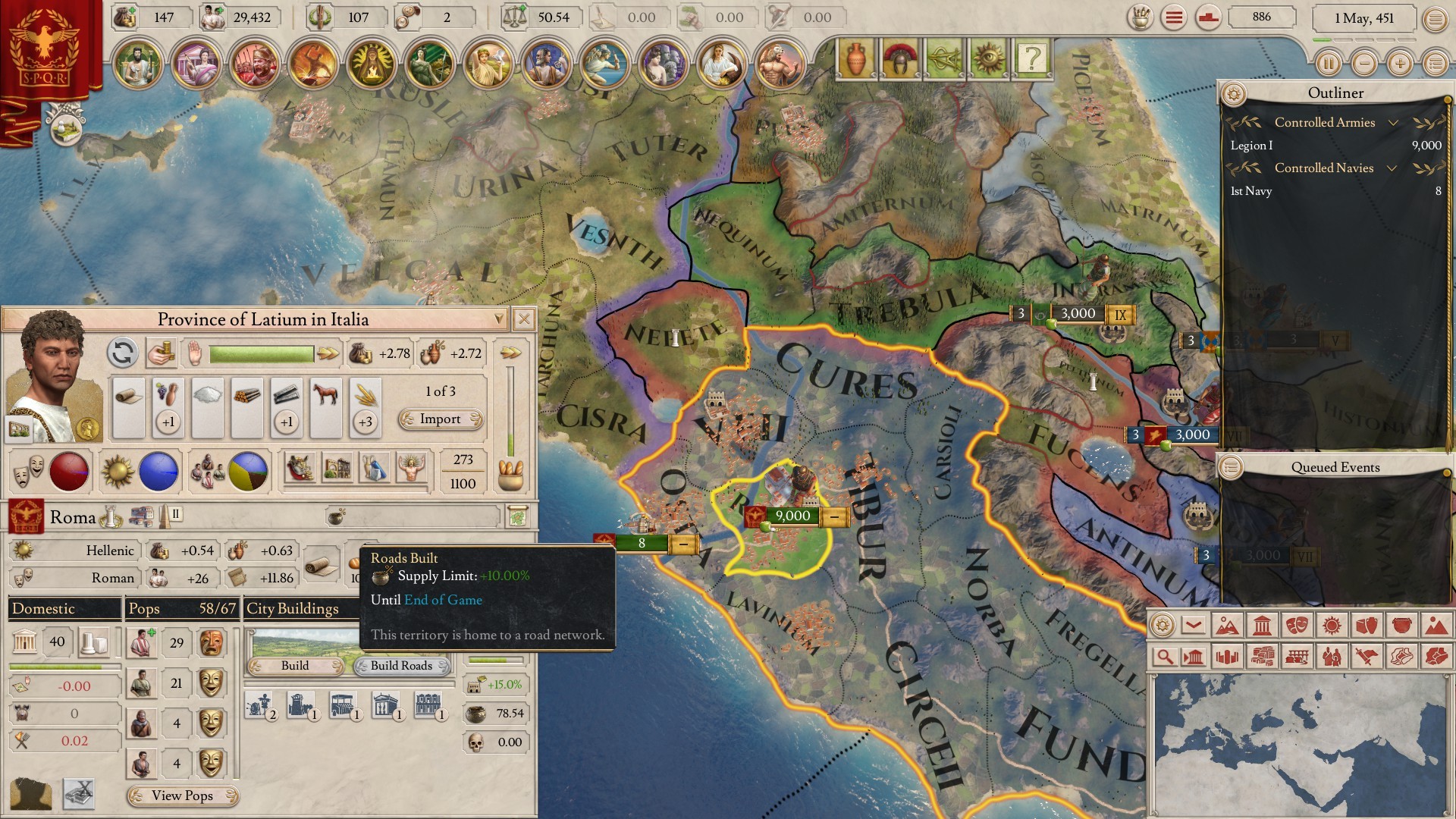Image resolution: width=1456 pixels, height=819 pixels.
Task: Select the 9,000 army unit banner
Action: click(x=792, y=516)
